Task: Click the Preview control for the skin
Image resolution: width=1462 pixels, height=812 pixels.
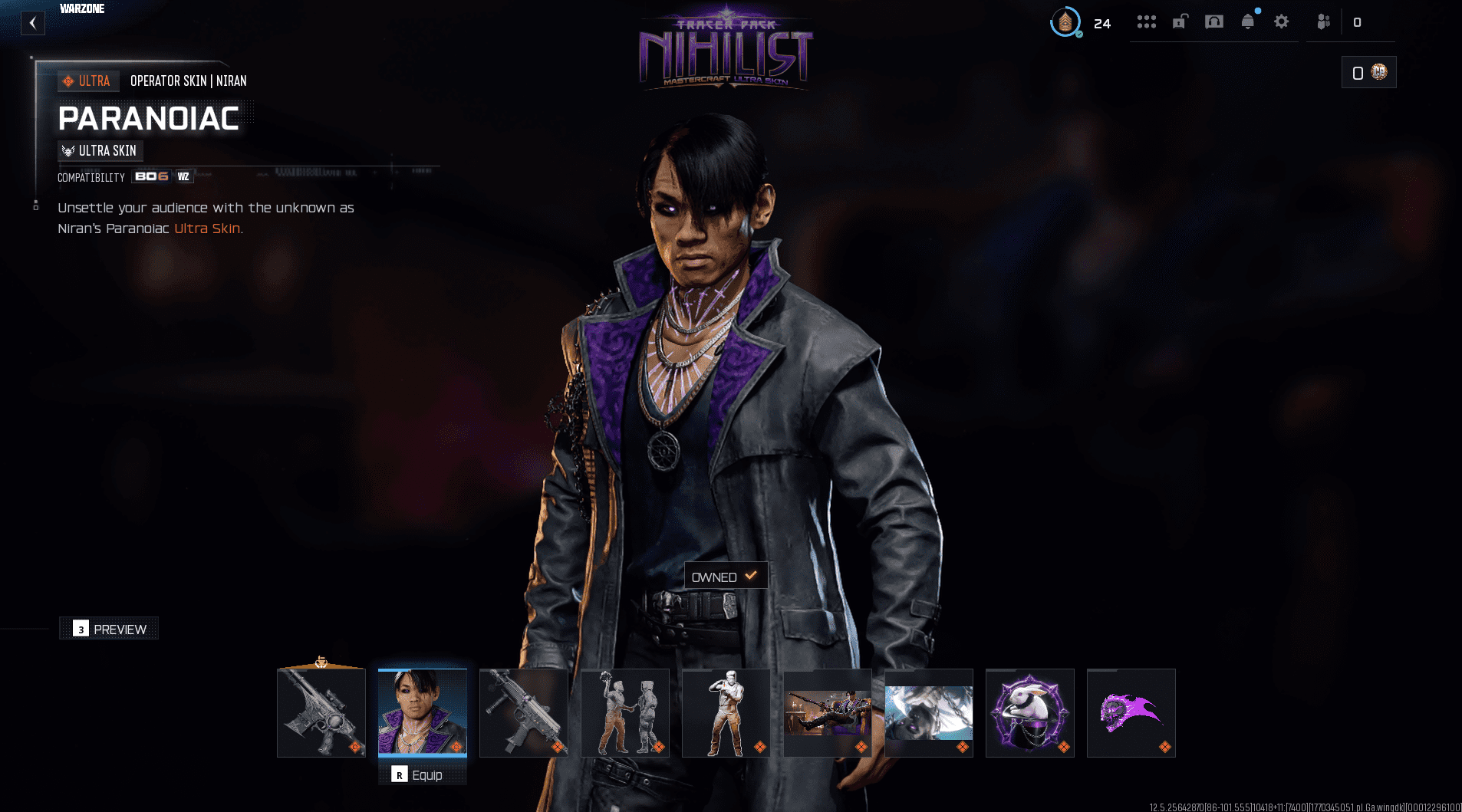Action: [109, 628]
